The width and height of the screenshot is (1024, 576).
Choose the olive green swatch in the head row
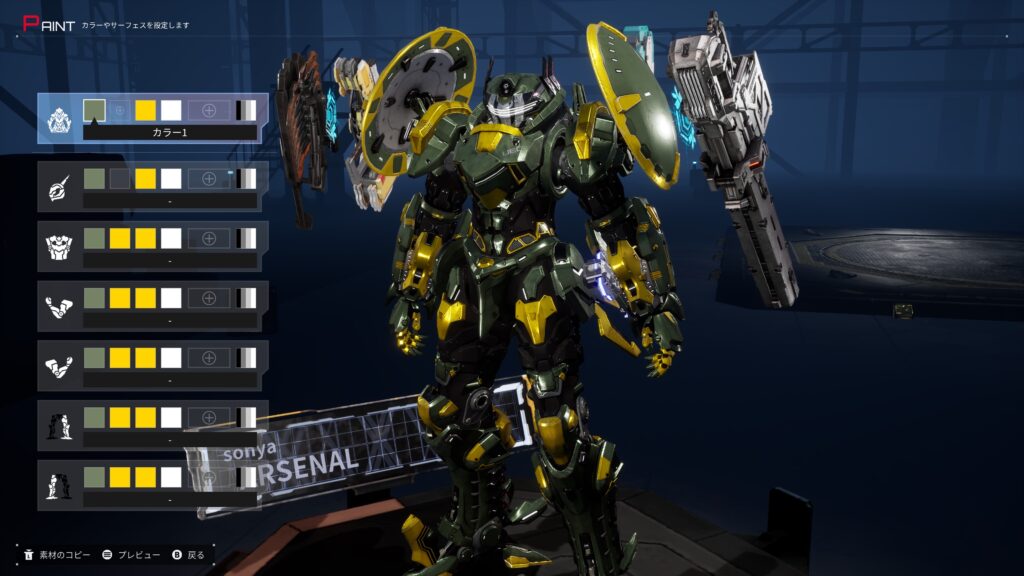coord(94,179)
